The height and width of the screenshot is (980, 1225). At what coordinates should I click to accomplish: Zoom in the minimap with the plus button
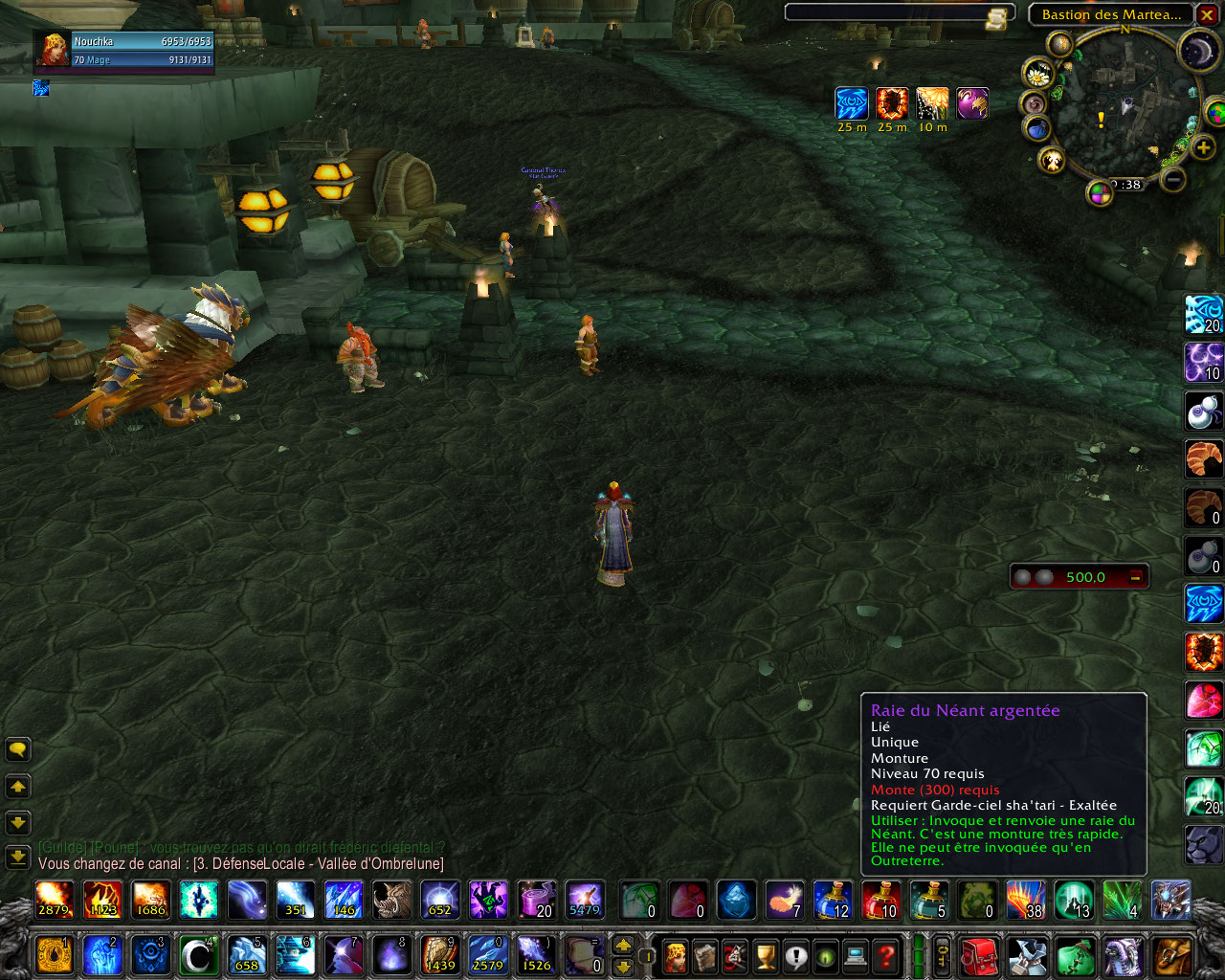(1203, 148)
